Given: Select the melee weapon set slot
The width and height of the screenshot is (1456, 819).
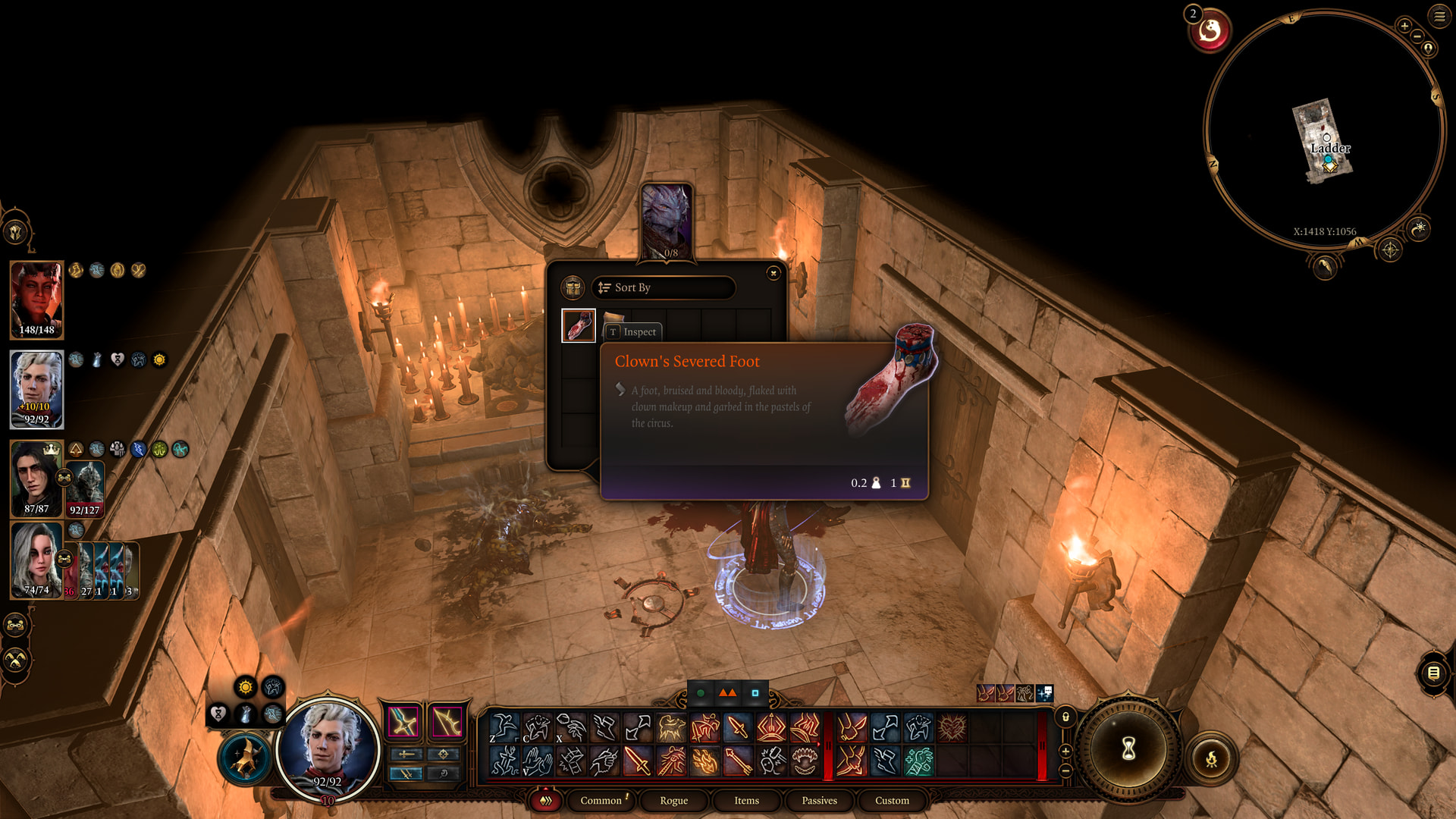Looking at the screenshot, I should (x=403, y=721).
